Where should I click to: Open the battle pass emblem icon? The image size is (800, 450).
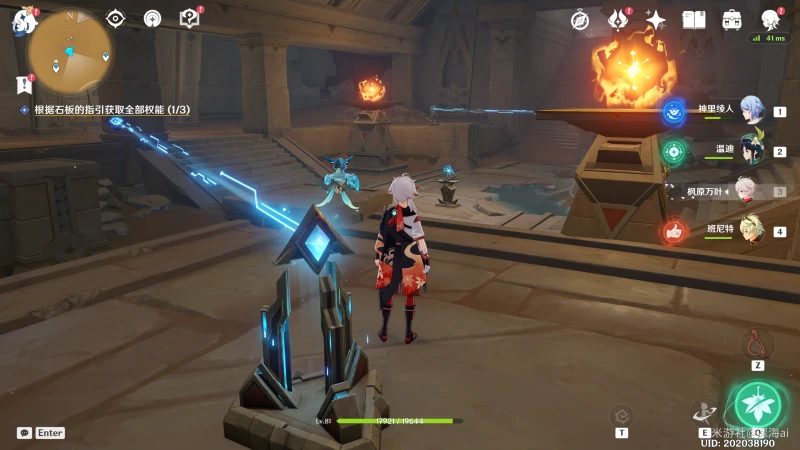[618, 20]
